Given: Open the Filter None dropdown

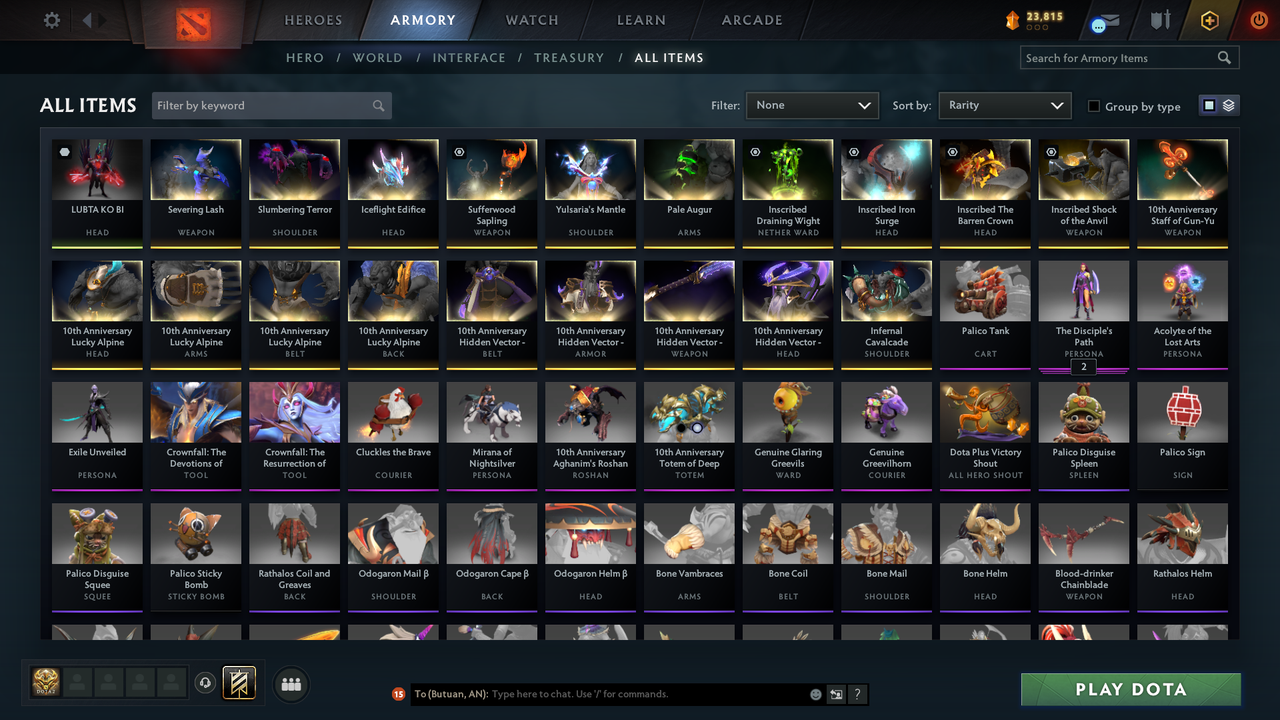Looking at the screenshot, I should 811,104.
